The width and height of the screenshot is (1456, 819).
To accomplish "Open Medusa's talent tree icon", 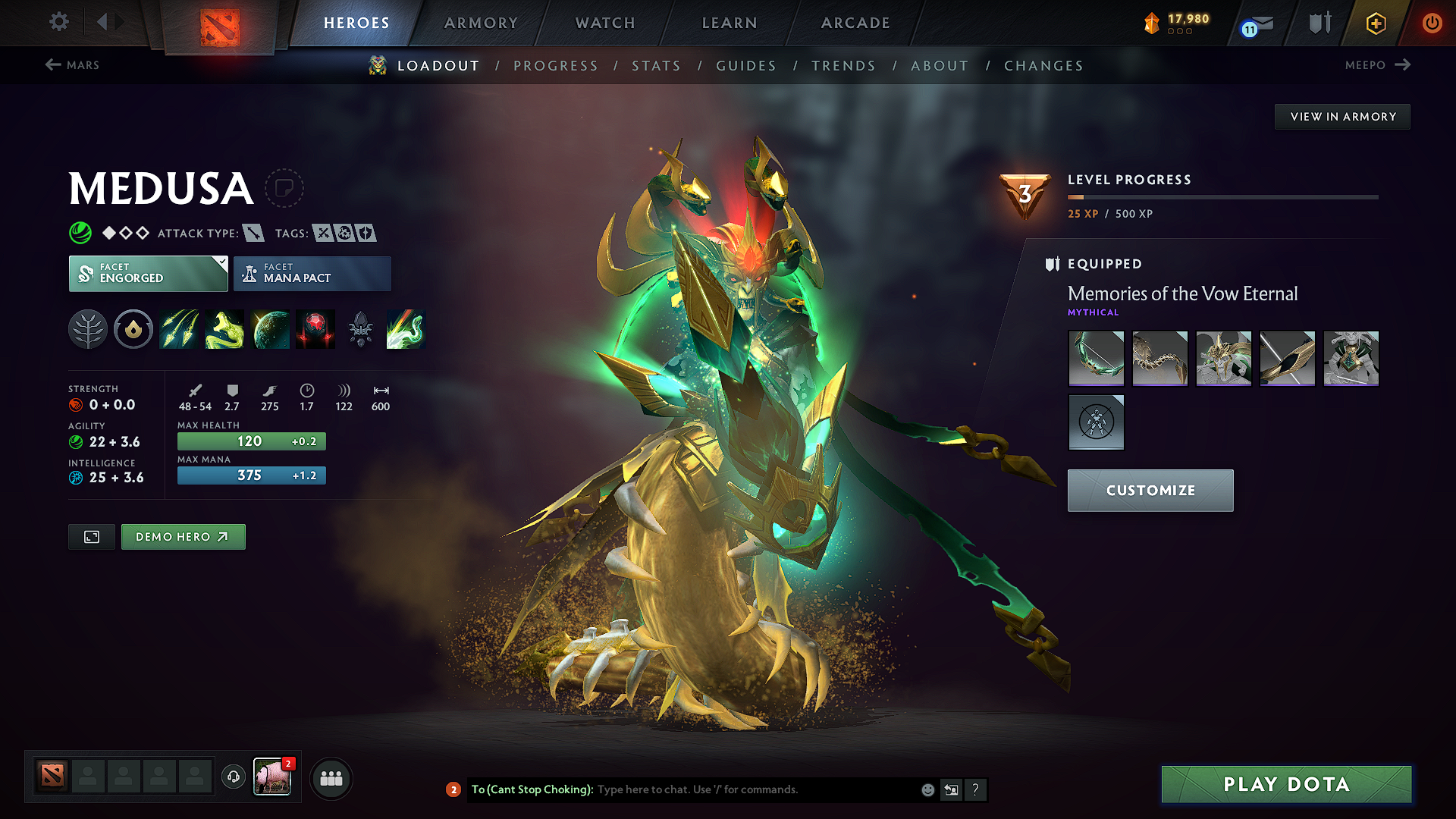I will pyautogui.click(x=88, y=329).
